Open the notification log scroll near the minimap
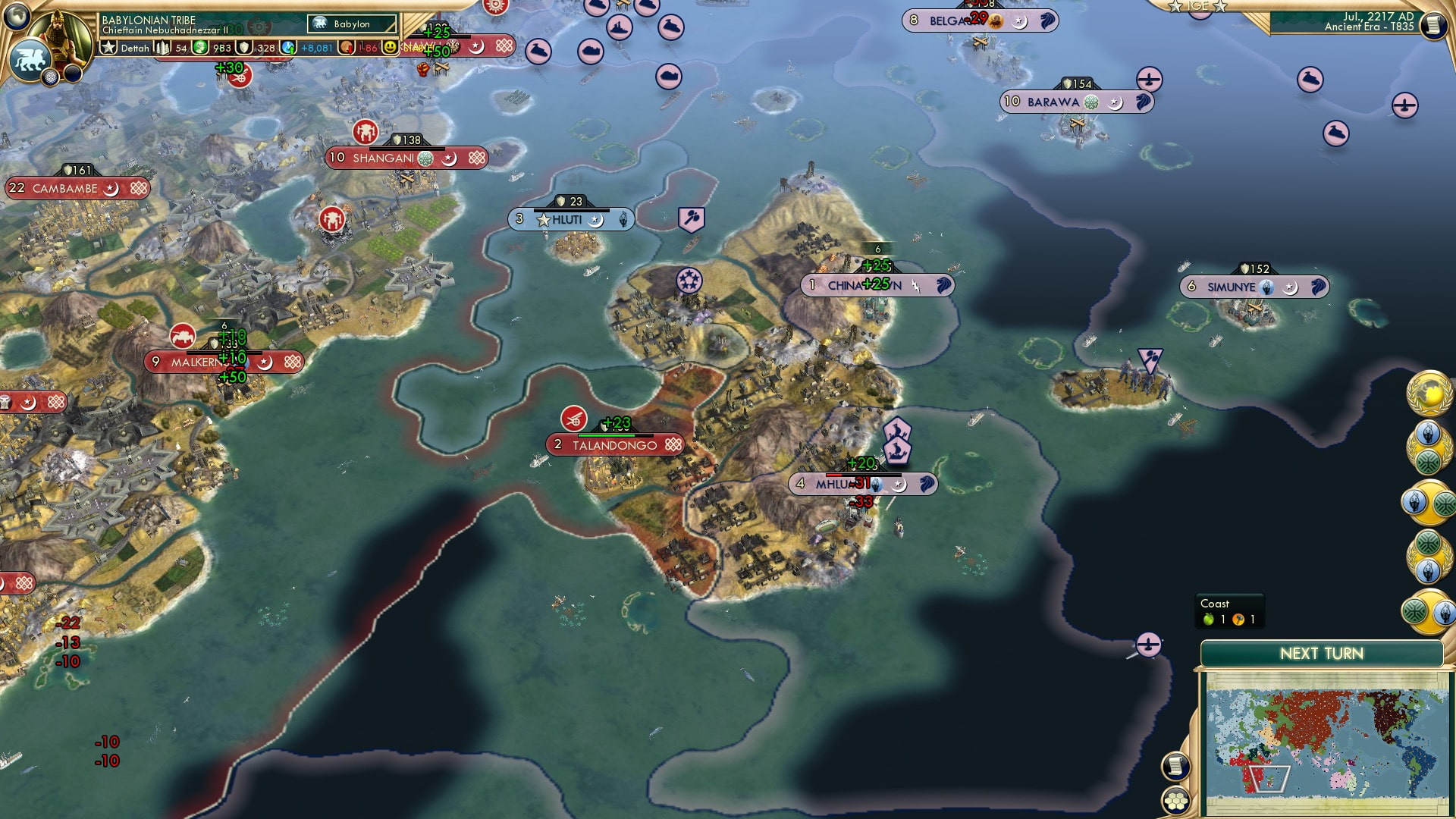Screen dimensions: 1456x819 1175,766
